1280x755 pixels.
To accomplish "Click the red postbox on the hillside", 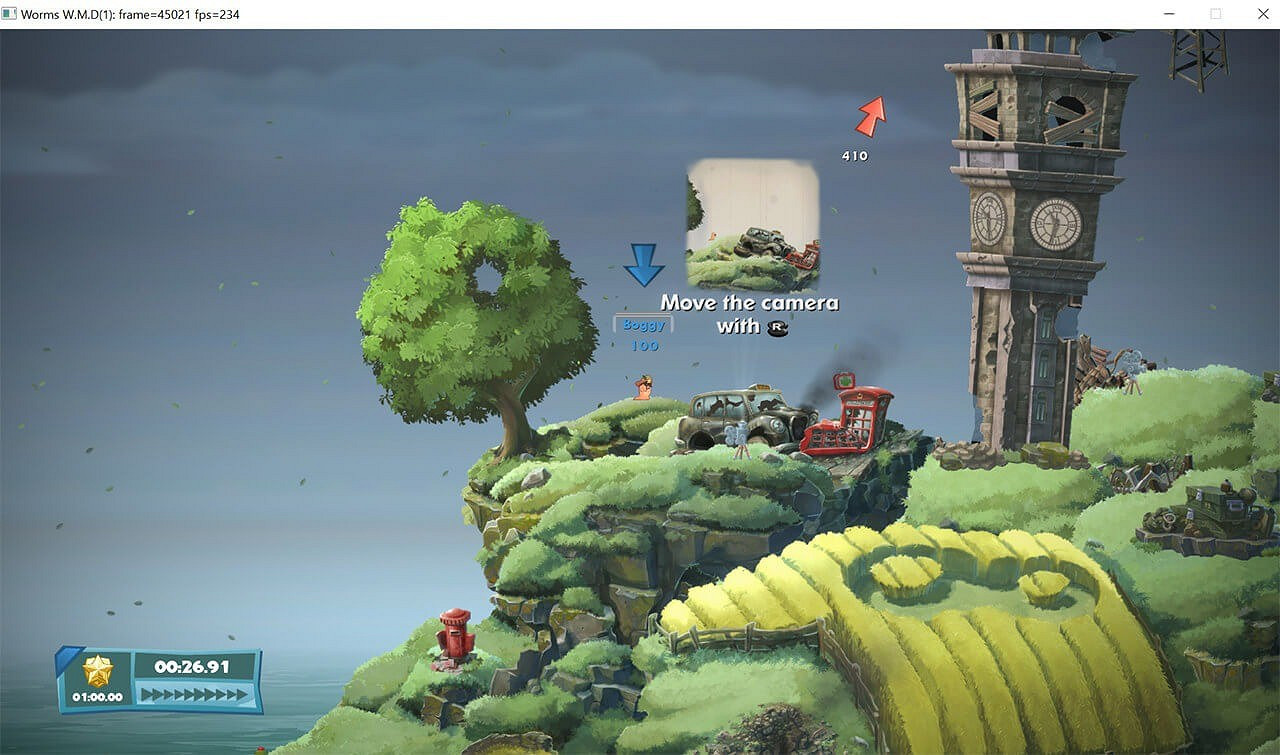I will 452,636.
